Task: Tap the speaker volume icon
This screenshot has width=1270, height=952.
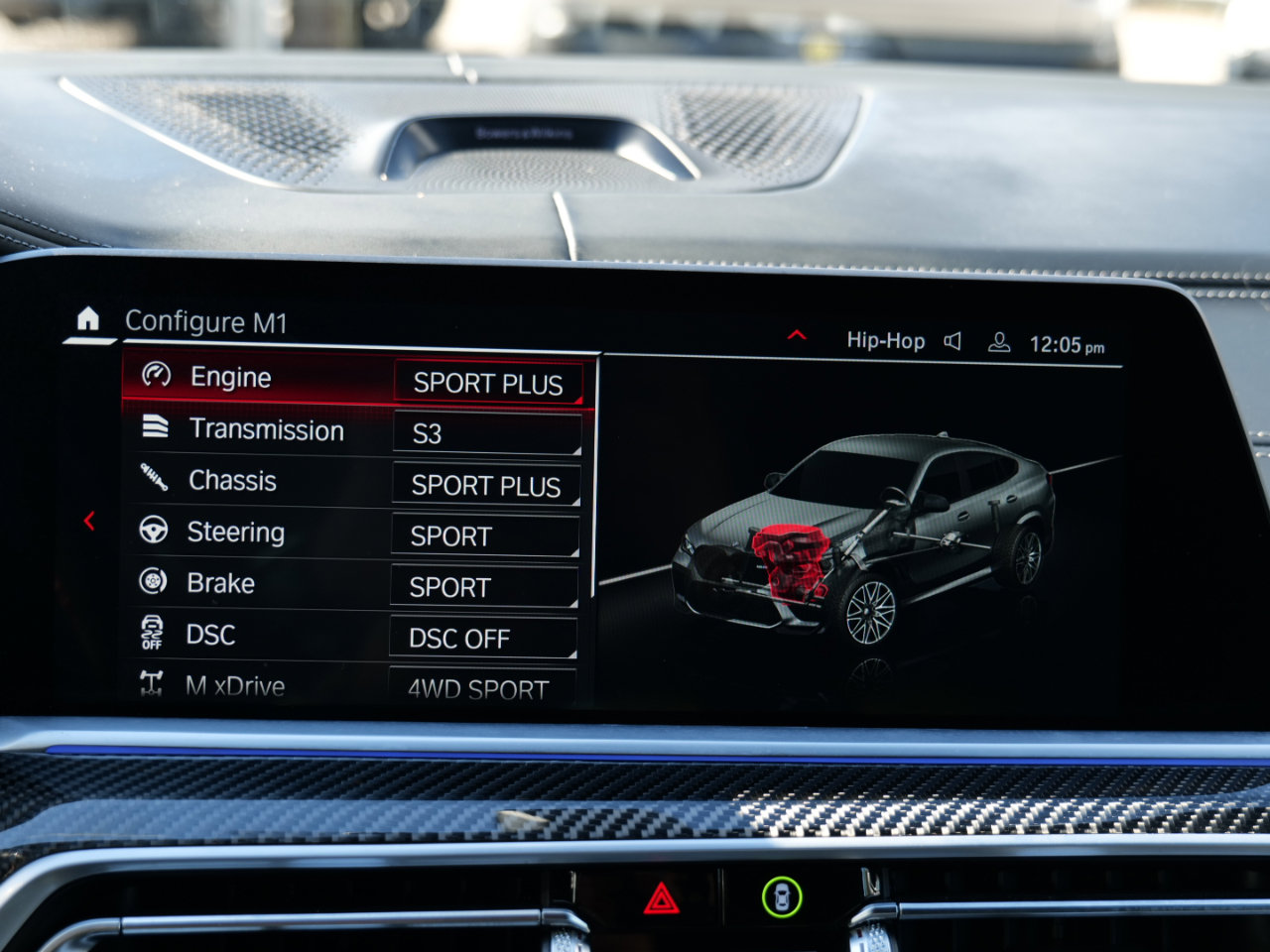Action: 952,340
